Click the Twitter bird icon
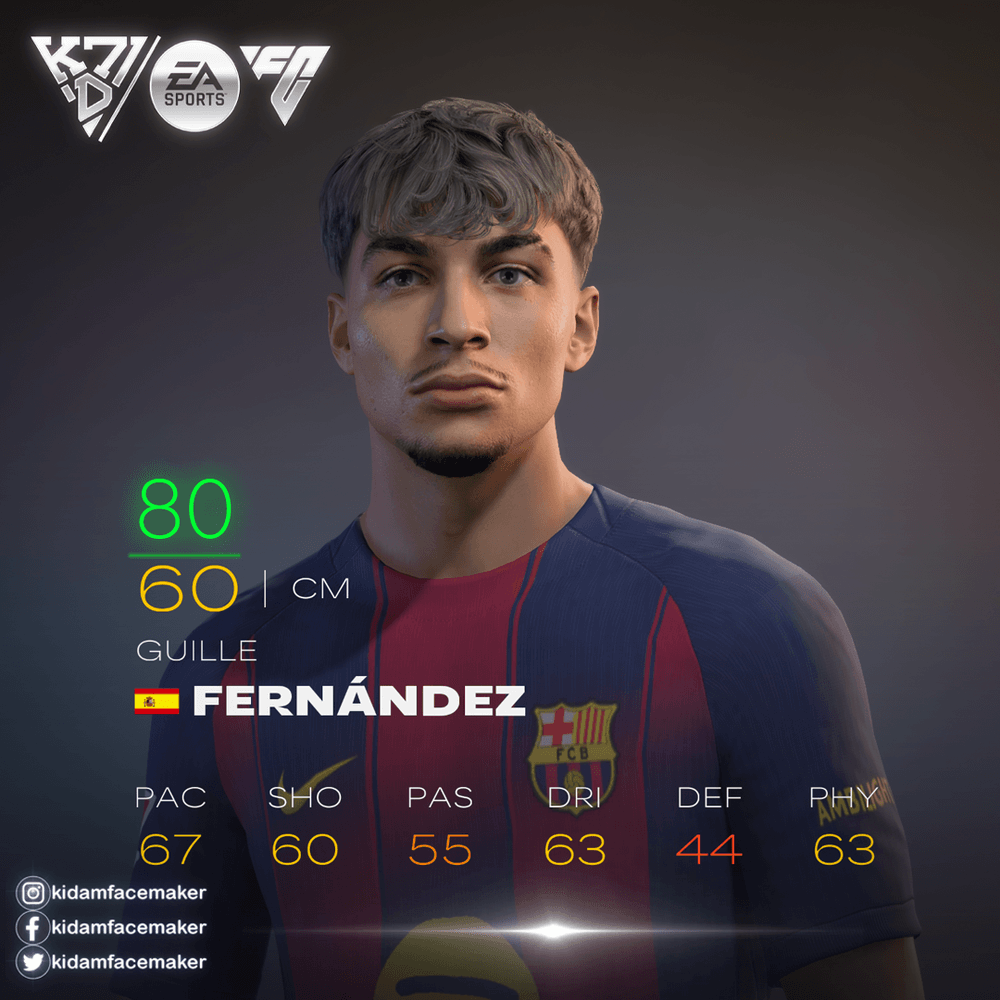 click(x=33, y=962)
